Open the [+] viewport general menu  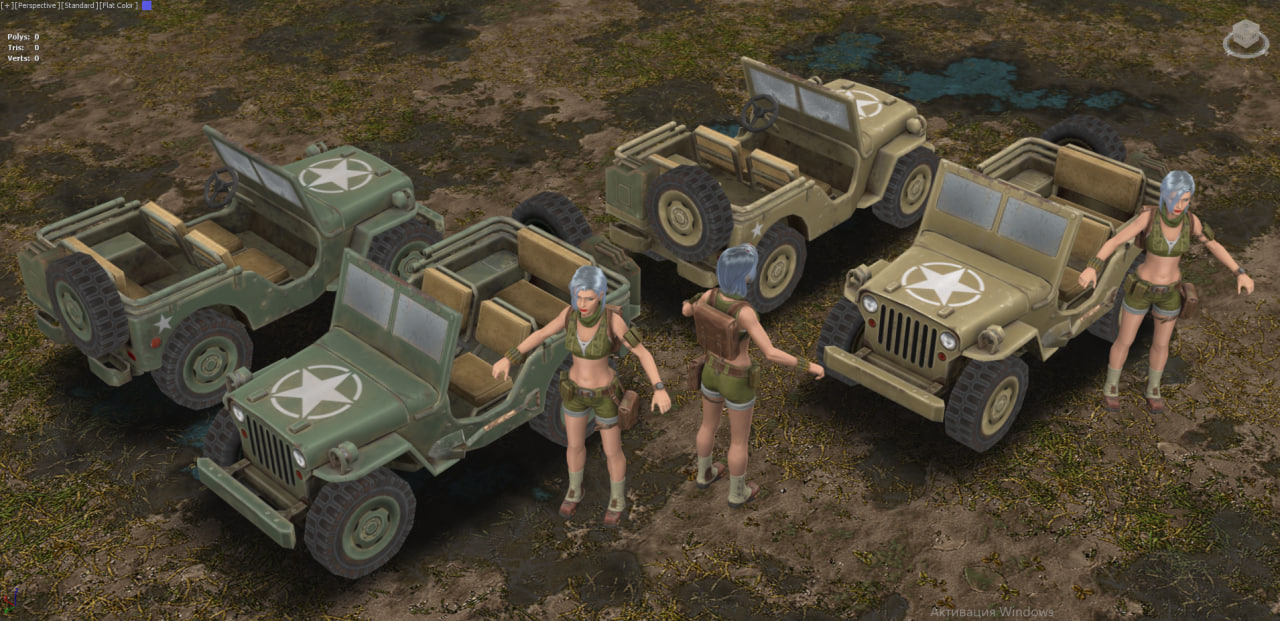[6, 6]
